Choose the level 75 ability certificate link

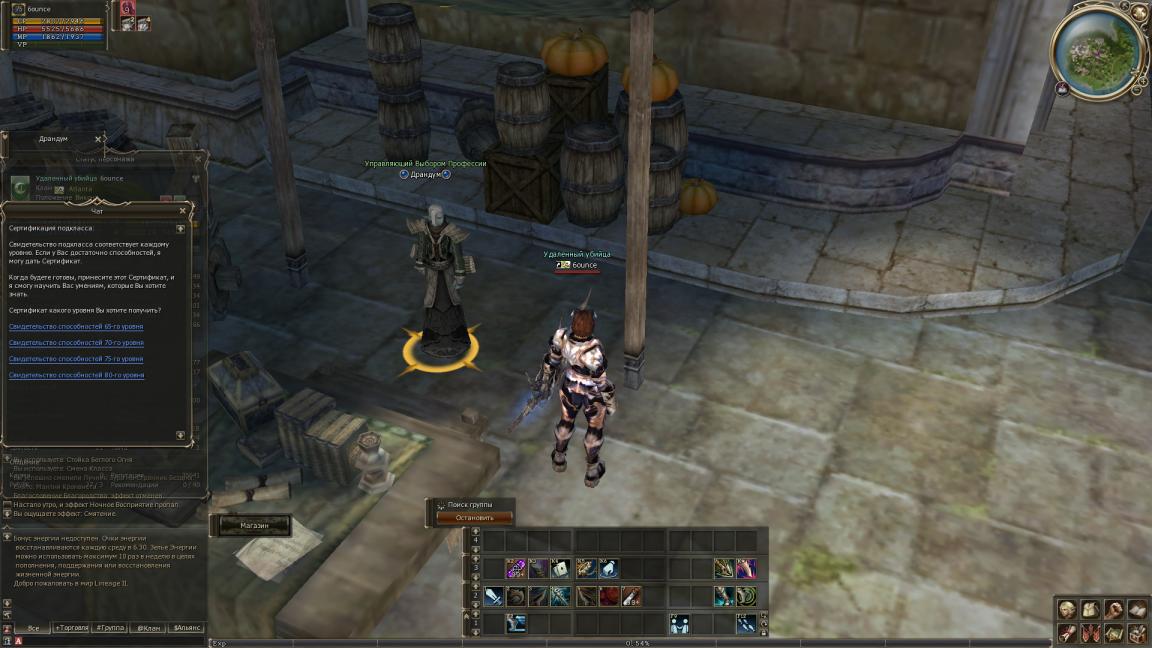(76, 359)
